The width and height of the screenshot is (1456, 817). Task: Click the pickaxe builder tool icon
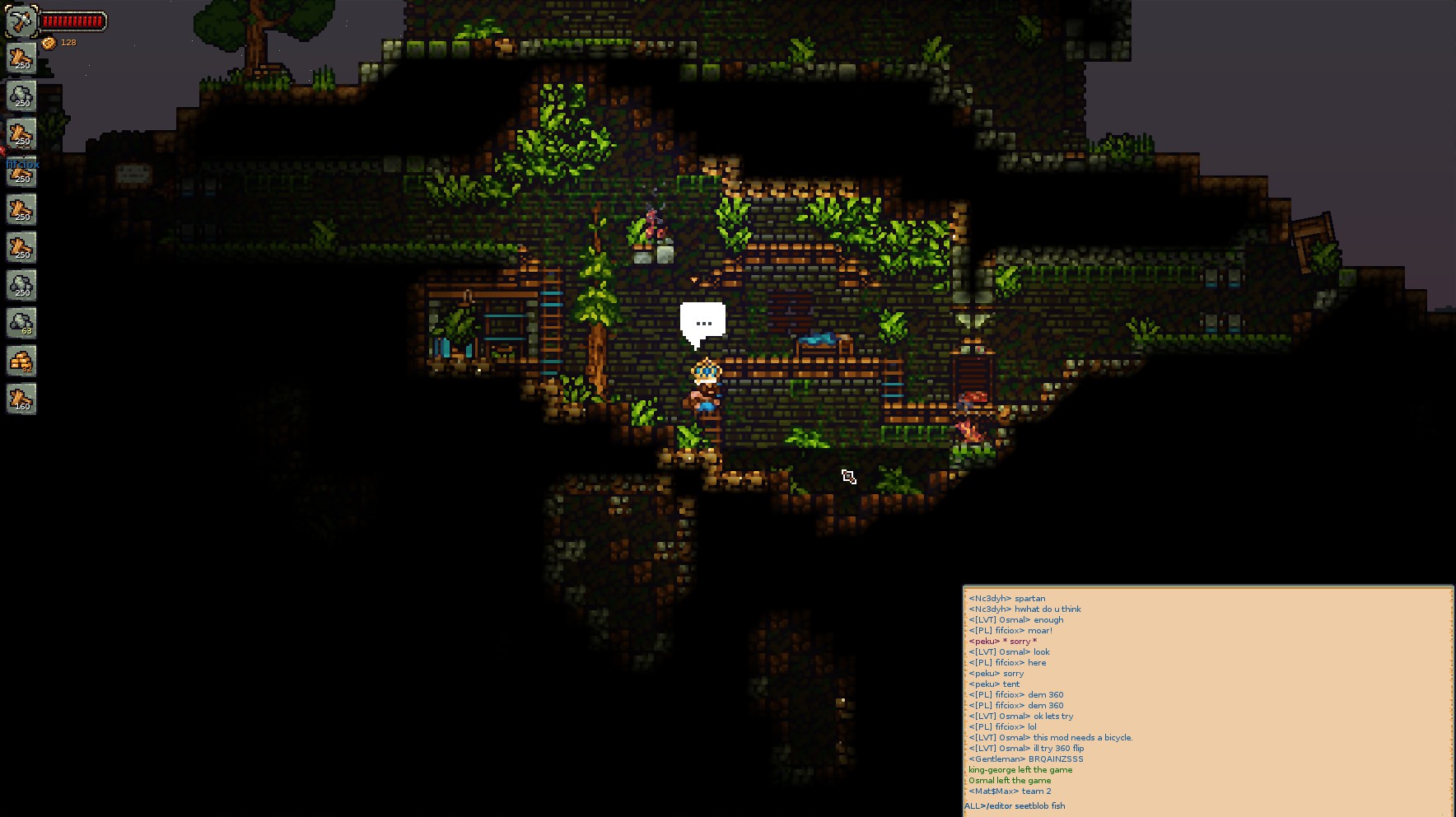click(21, 20)
